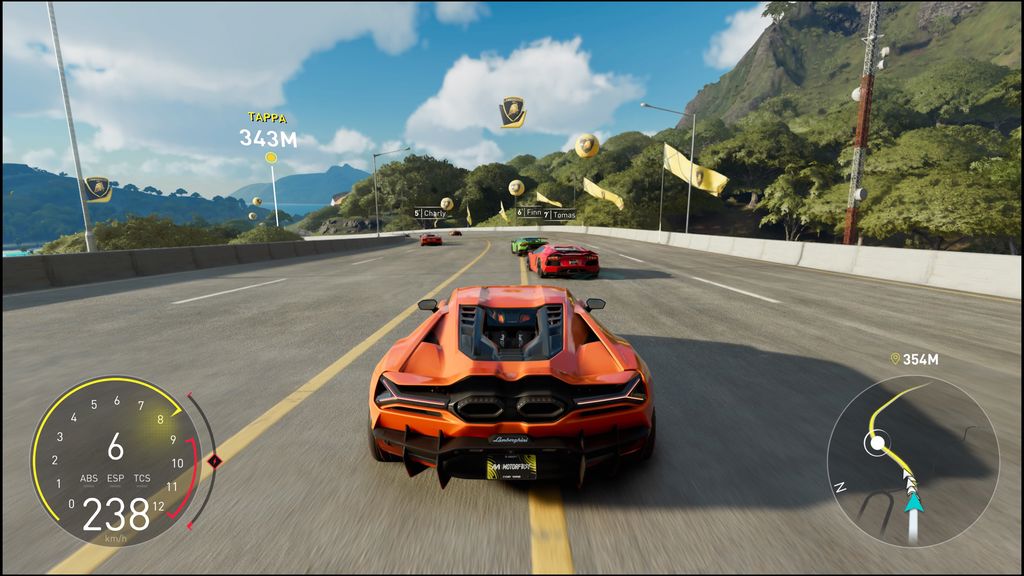Image resolution: width=1024 pixels, height=576 pixels.
Task: Click the 354M waypoint pin above minimap
Action: (x=895, y=359)
